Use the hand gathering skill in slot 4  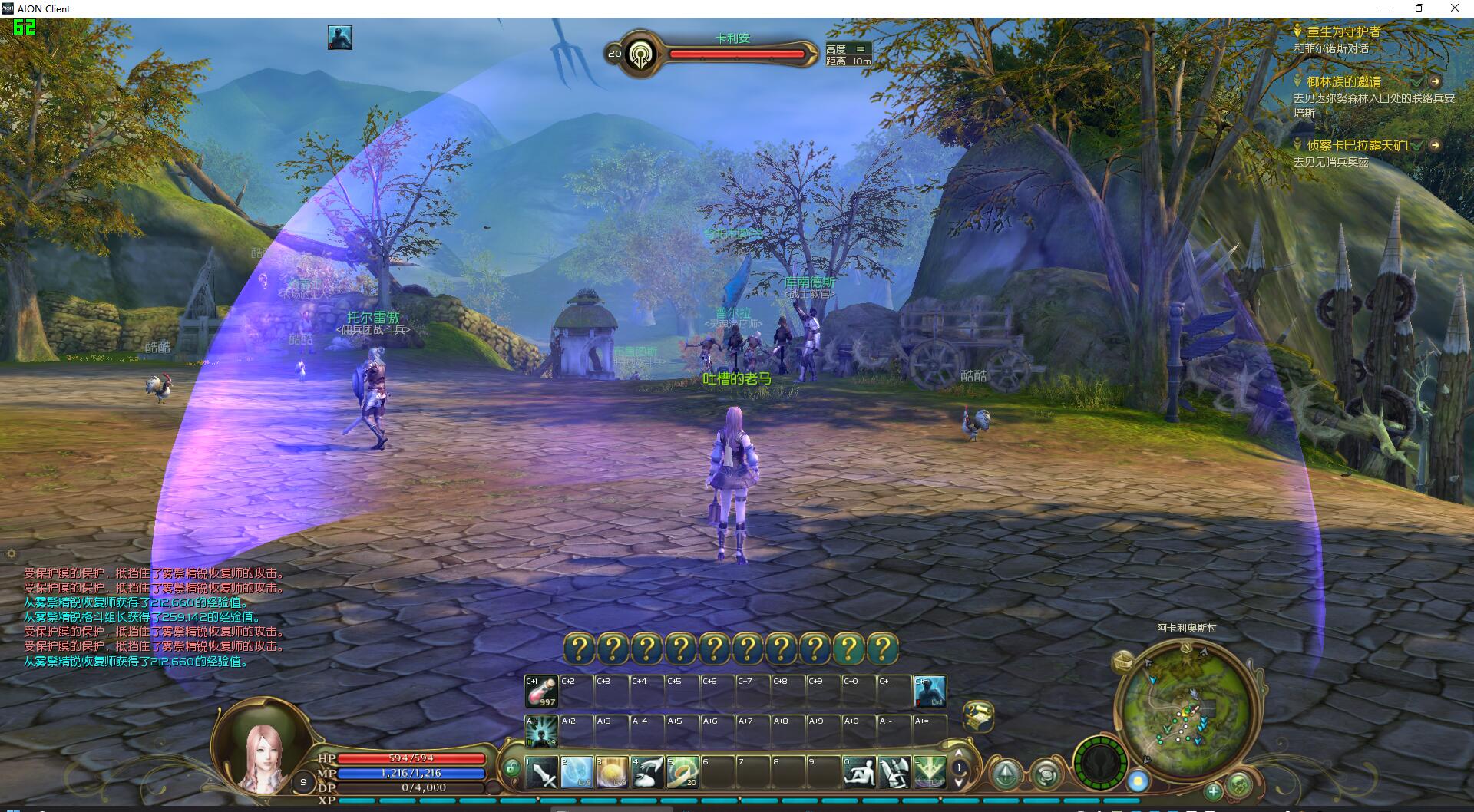tap(647, 772)
